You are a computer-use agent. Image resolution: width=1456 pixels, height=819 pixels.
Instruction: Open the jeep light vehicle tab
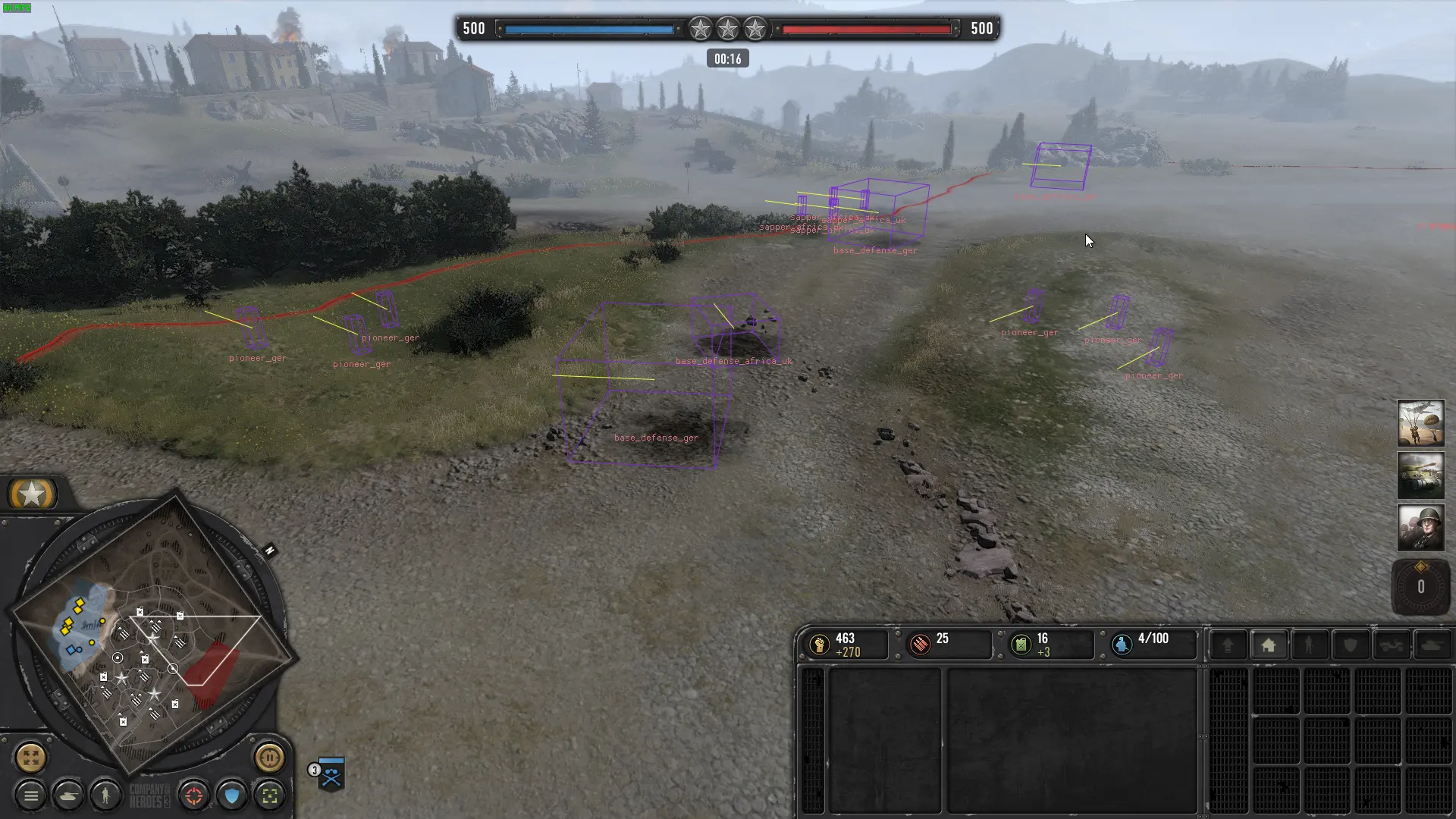pyautogui.click(x=1391, y=645)
